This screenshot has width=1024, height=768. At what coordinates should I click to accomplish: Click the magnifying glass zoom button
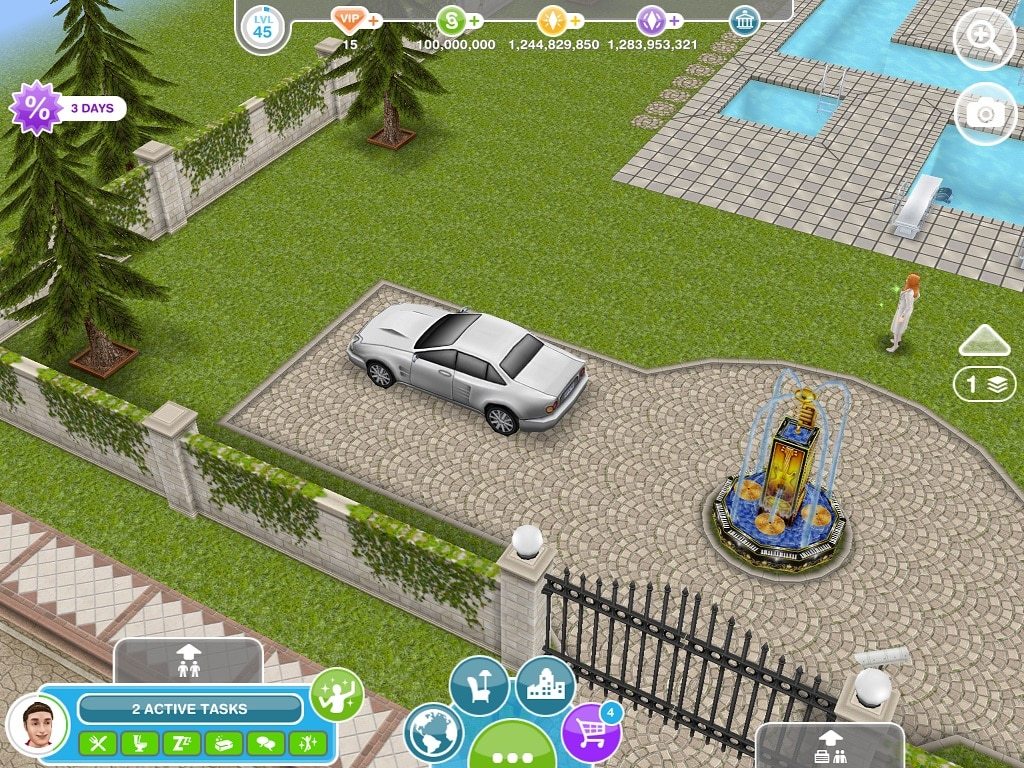click(984, 40)
